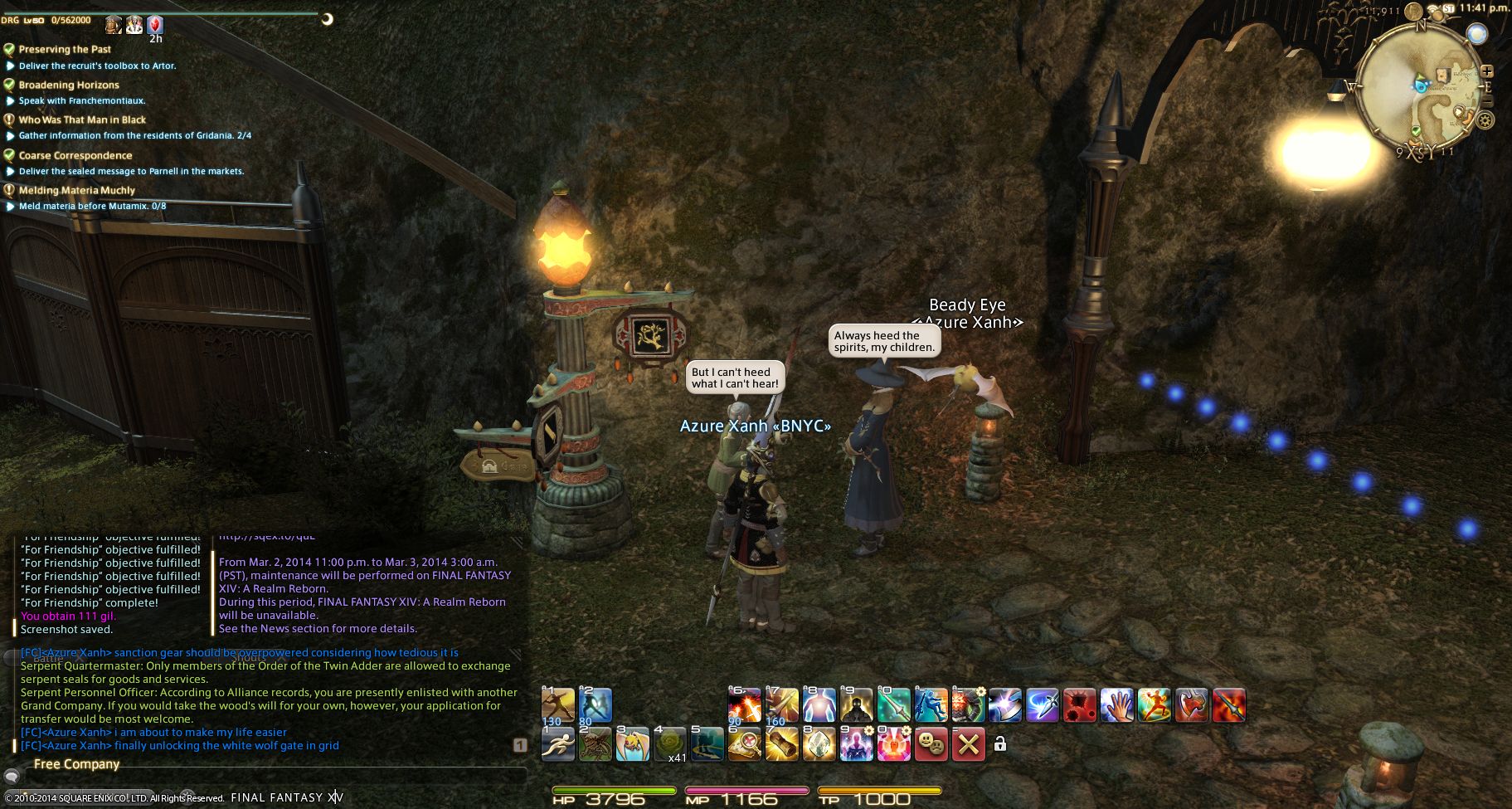
Task: Activate the Sprint running-figure action
Action: (557, 744)
